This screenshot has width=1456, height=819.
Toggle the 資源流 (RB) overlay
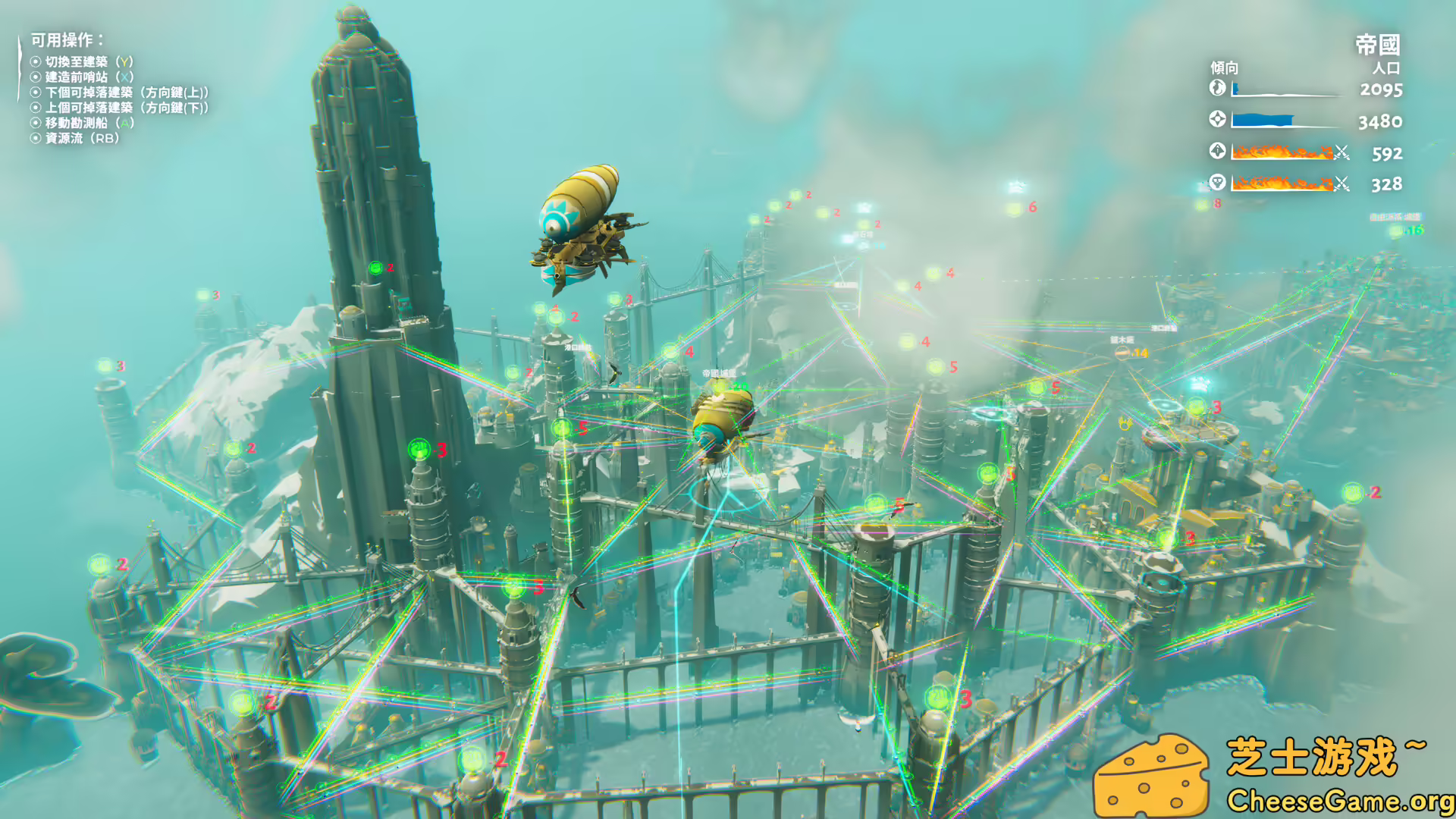(74, 139)
